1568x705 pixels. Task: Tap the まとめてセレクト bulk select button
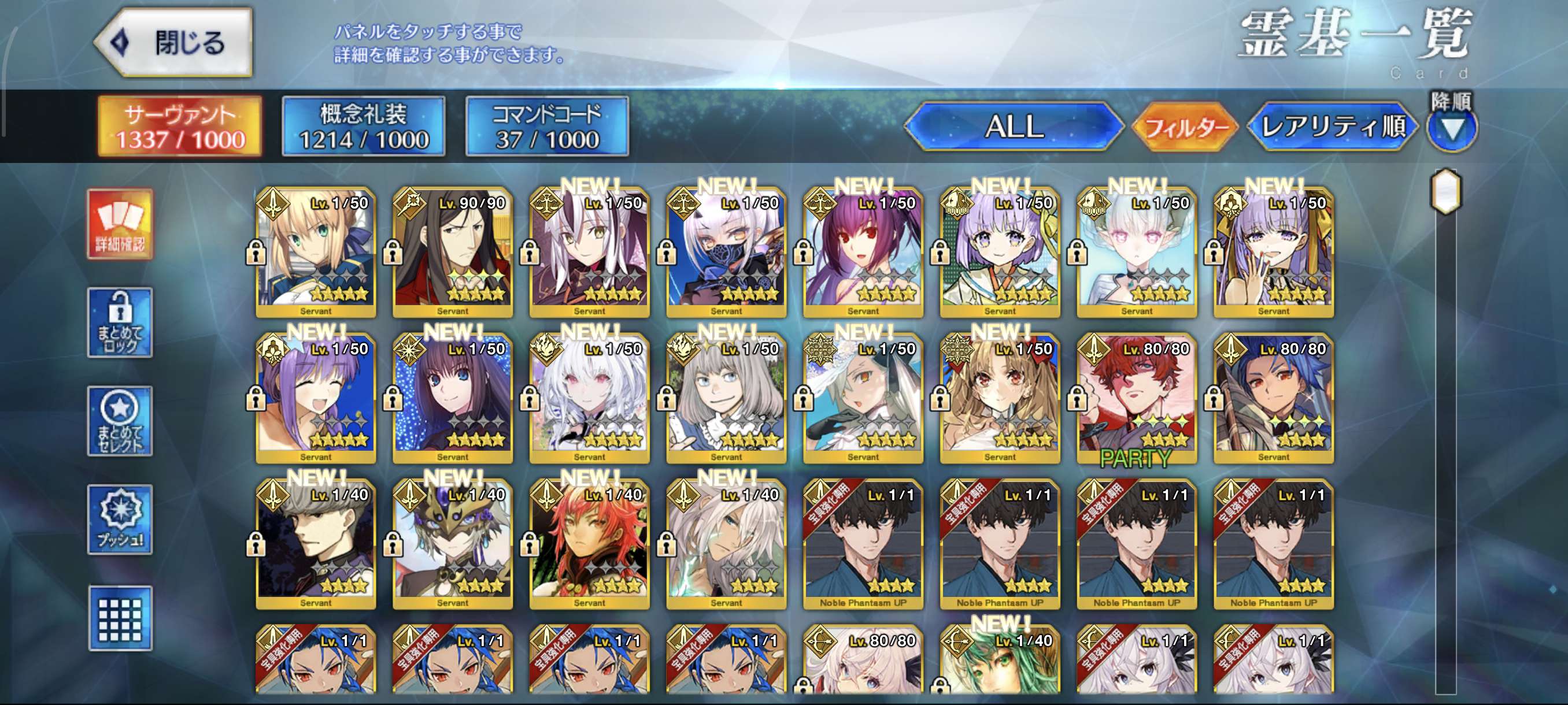point(120,421)
